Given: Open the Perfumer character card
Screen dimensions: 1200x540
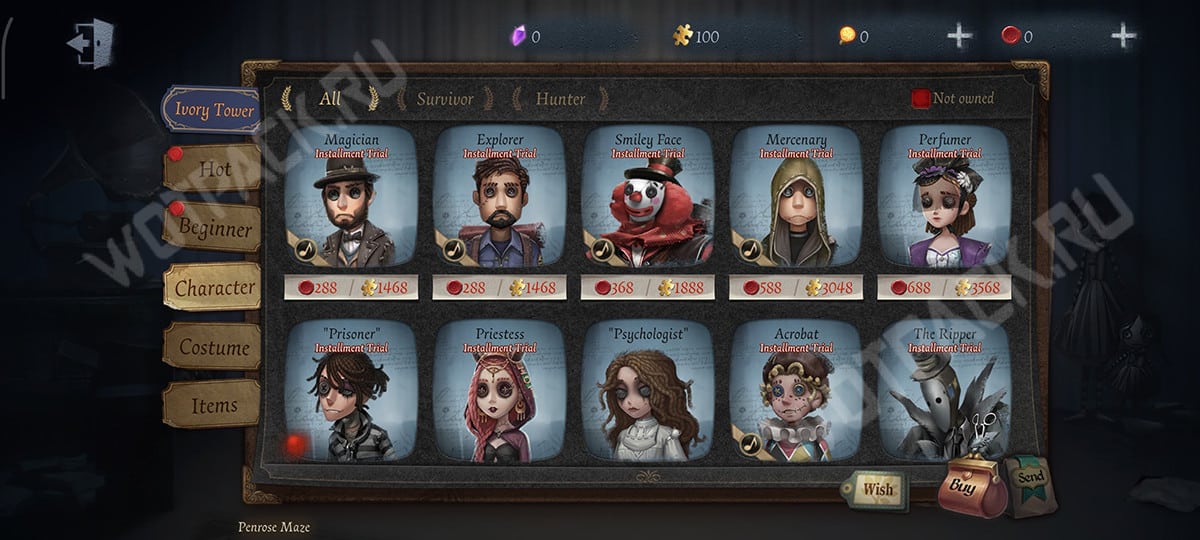Looking at the screenshot, I should pyautogui.click(x=943, y=199).
